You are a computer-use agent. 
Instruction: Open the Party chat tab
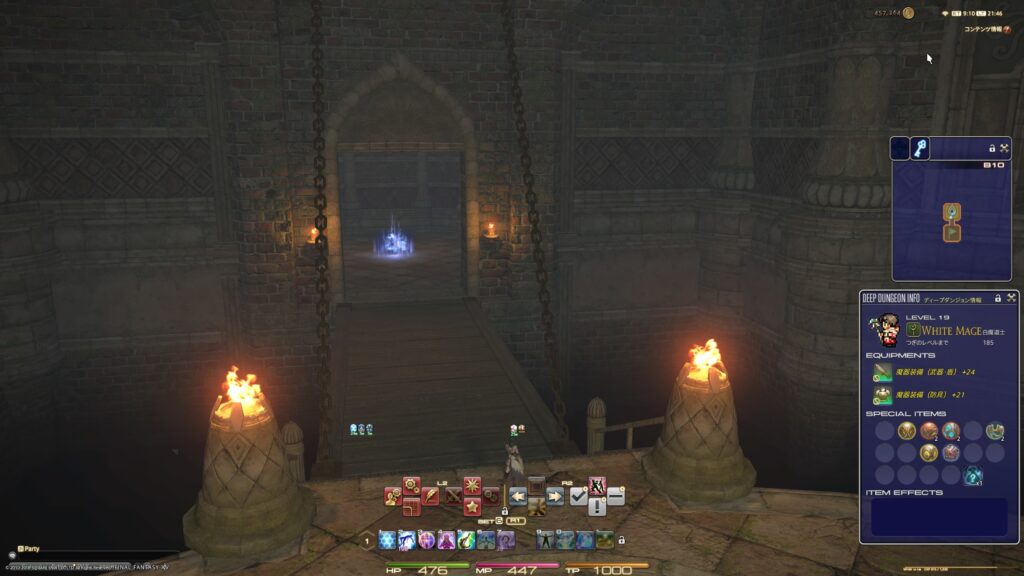(28, 549)
